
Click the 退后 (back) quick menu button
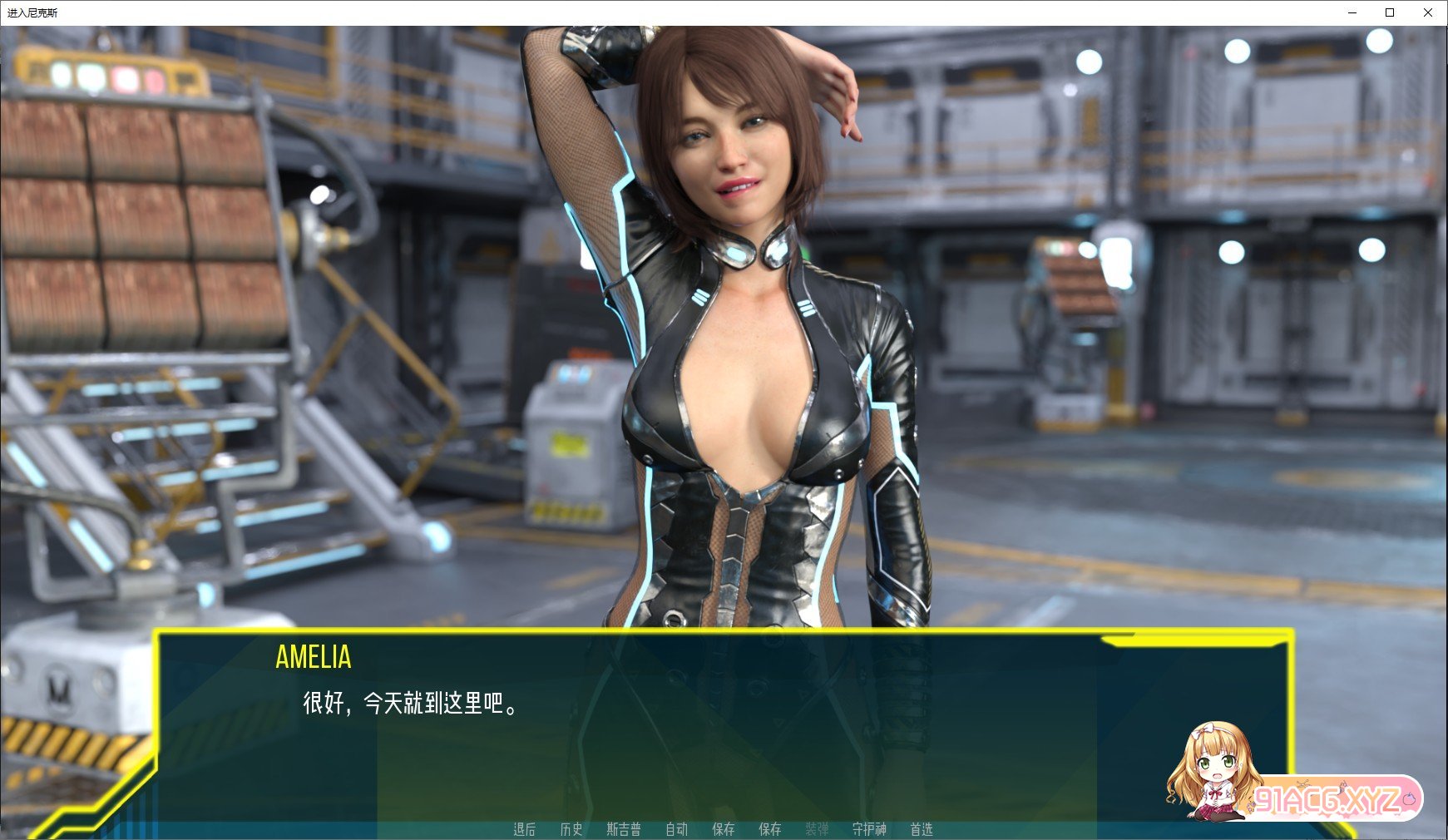(x=524, y=829)
